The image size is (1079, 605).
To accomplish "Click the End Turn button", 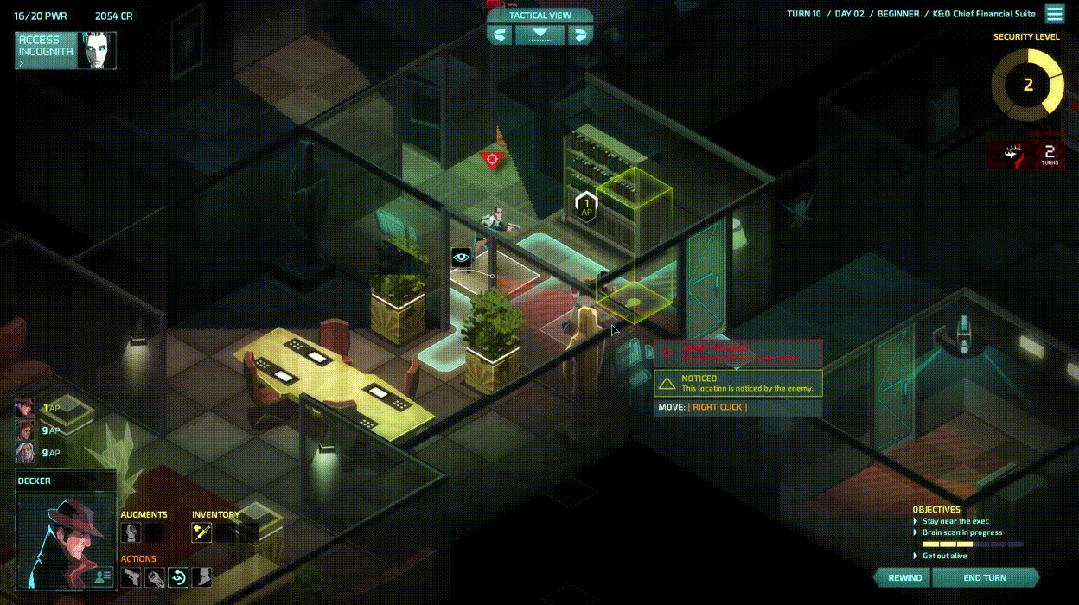I will [x=985, y=578].
